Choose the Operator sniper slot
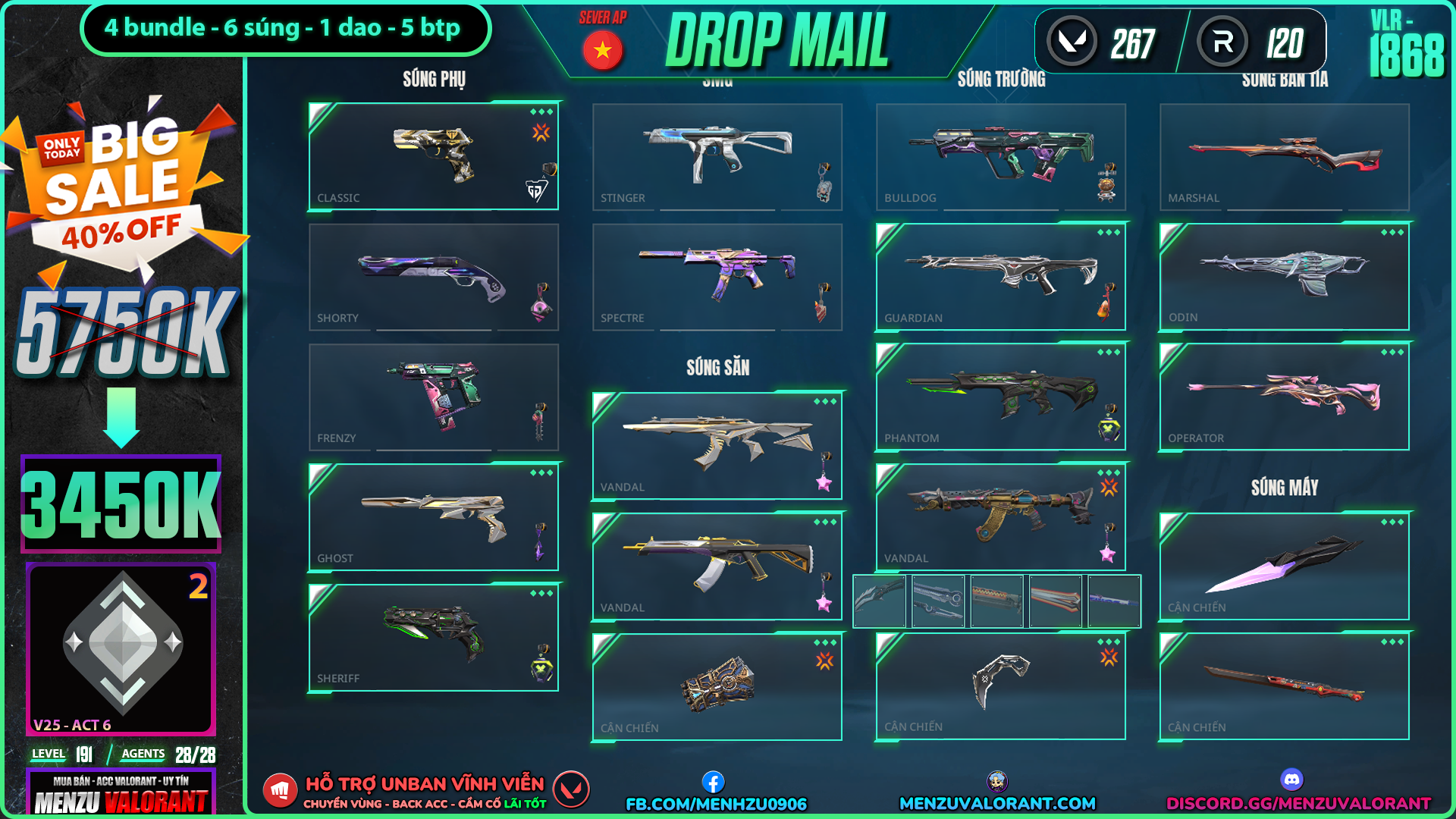1456x819 pixels. pos(1284,397)
